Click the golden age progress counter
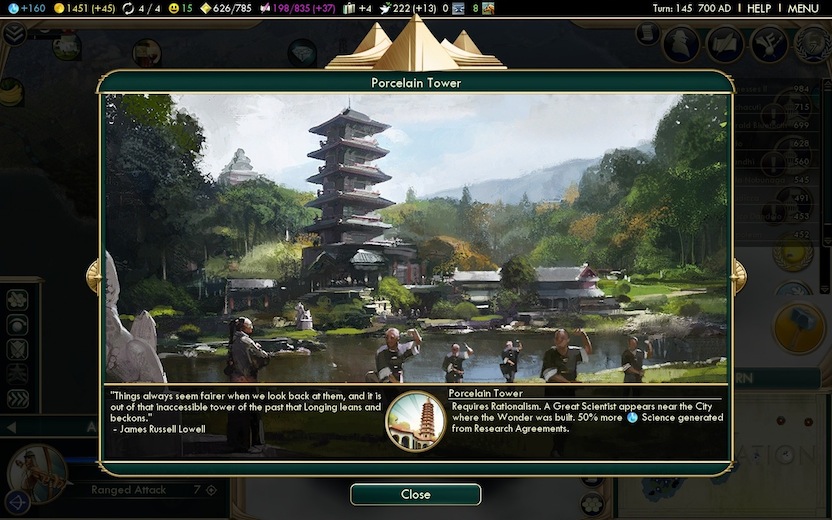The width and height of the screenshot is (832, 520). pyautogui.click(x=227, y=8)
